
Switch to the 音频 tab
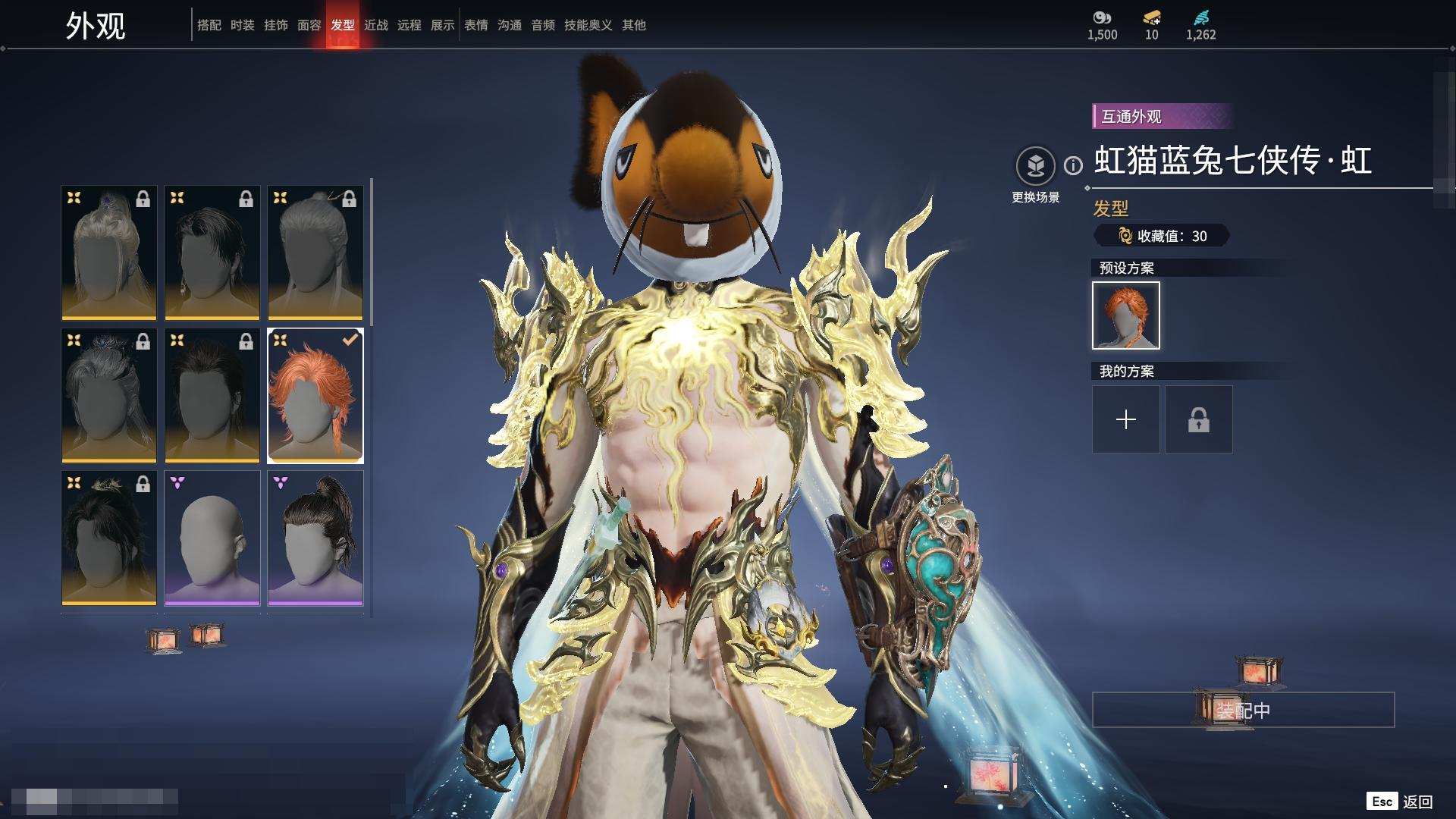(x=542, y=25)
